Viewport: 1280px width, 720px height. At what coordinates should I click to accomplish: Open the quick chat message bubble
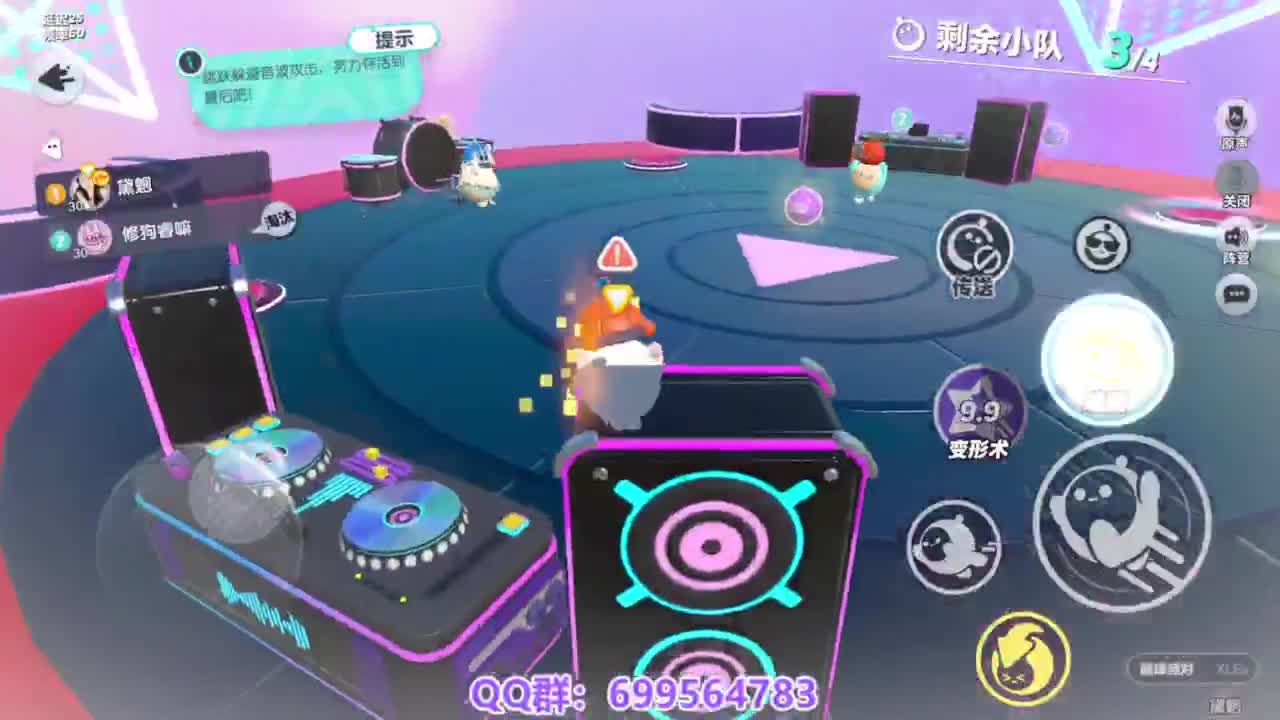1234,294
